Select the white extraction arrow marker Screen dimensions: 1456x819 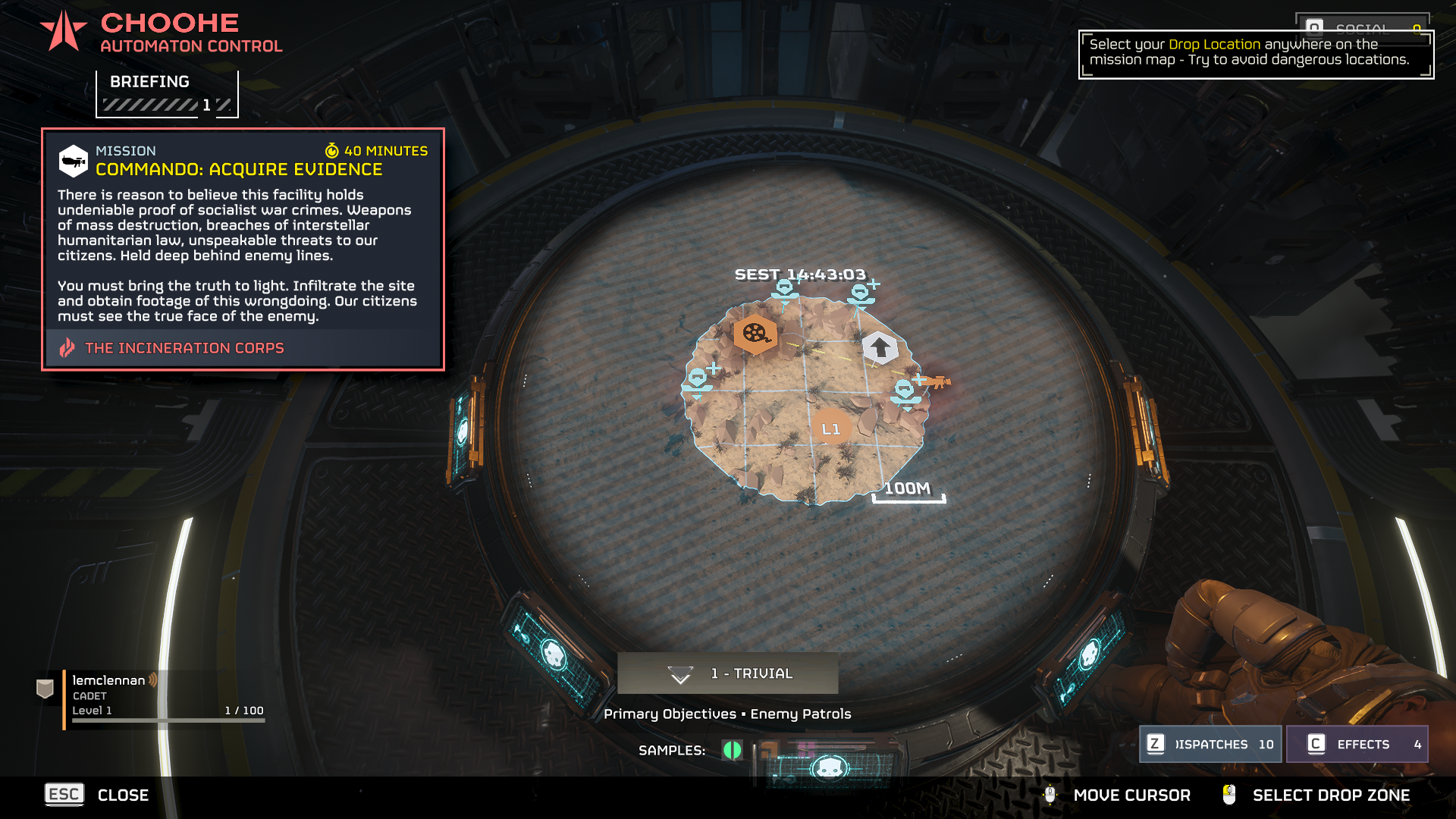pyautogui.click(x=880, y=348)
